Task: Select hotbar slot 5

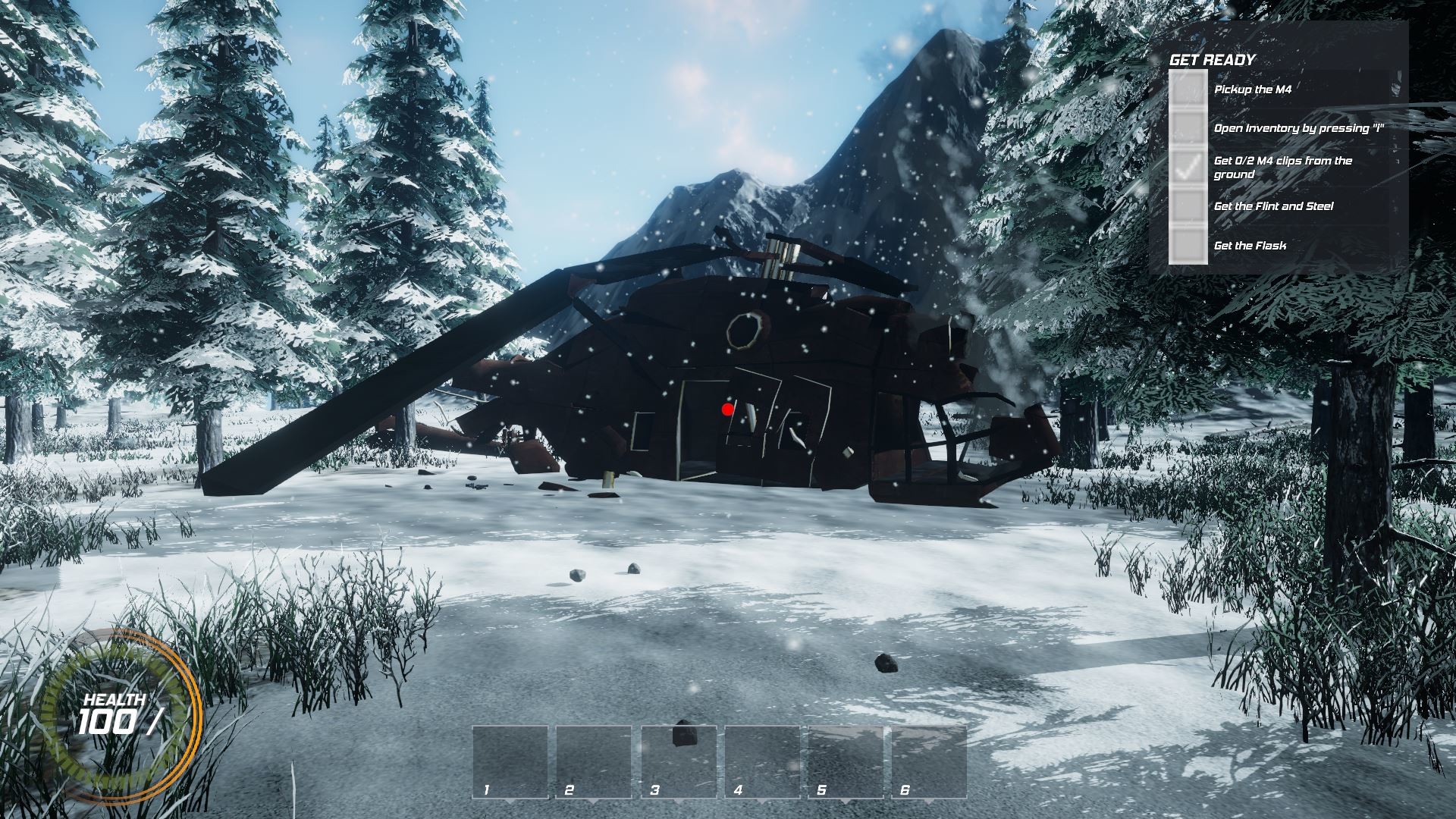Action: 845,762
